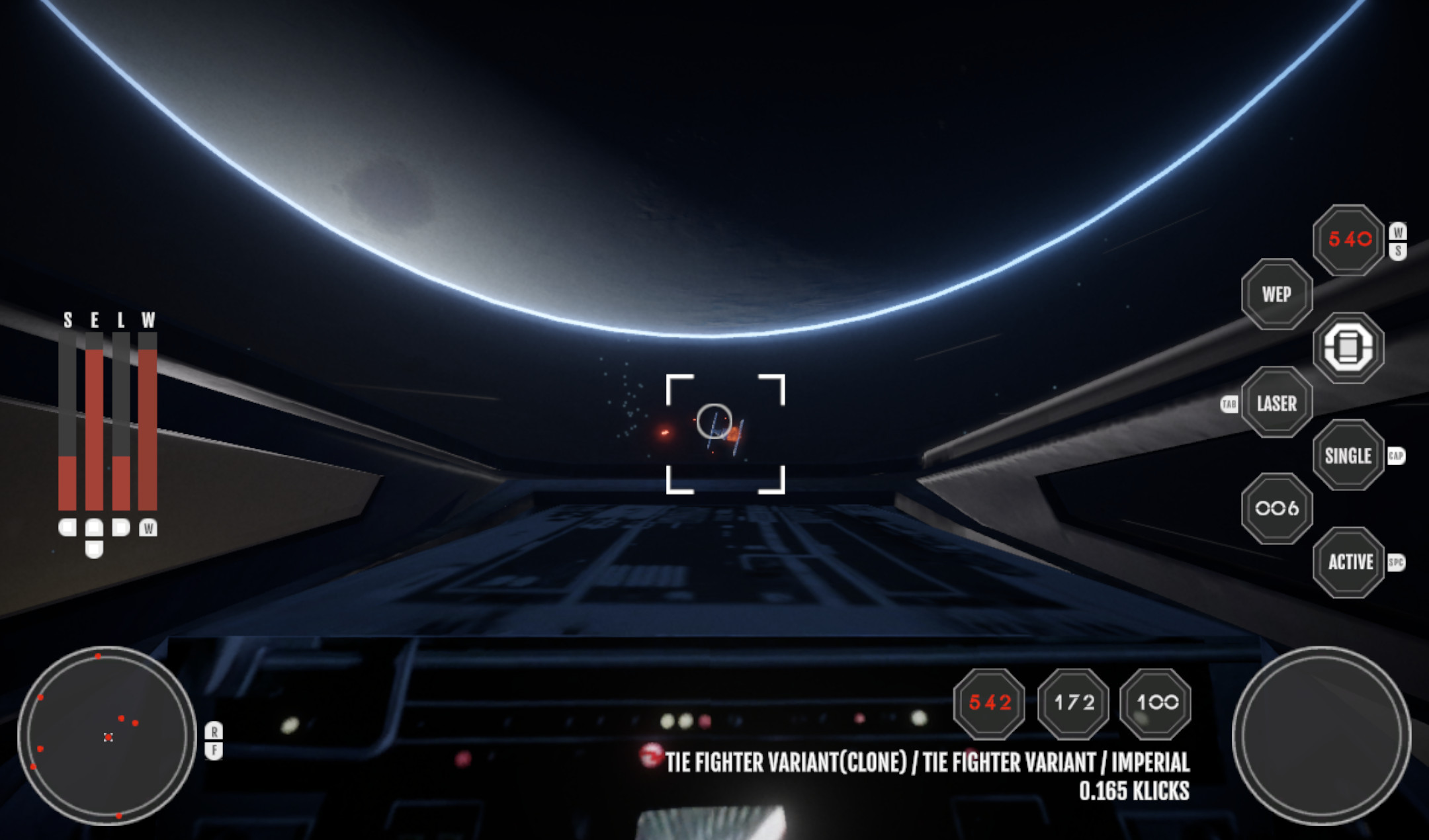Click the W throttle keybind marker

(x=1399, y=231)
